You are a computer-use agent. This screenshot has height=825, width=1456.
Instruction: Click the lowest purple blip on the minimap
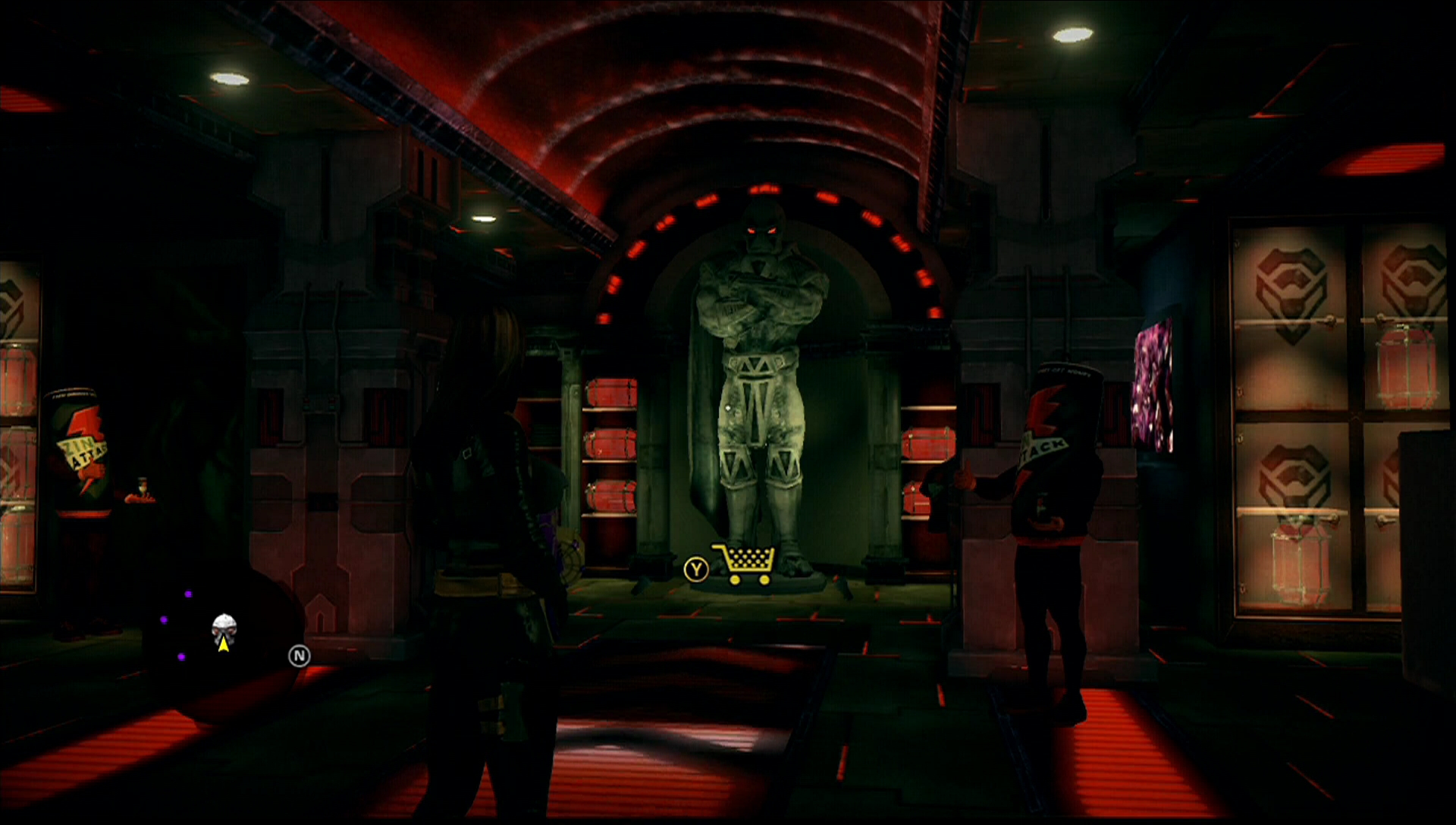pos(182,657)
